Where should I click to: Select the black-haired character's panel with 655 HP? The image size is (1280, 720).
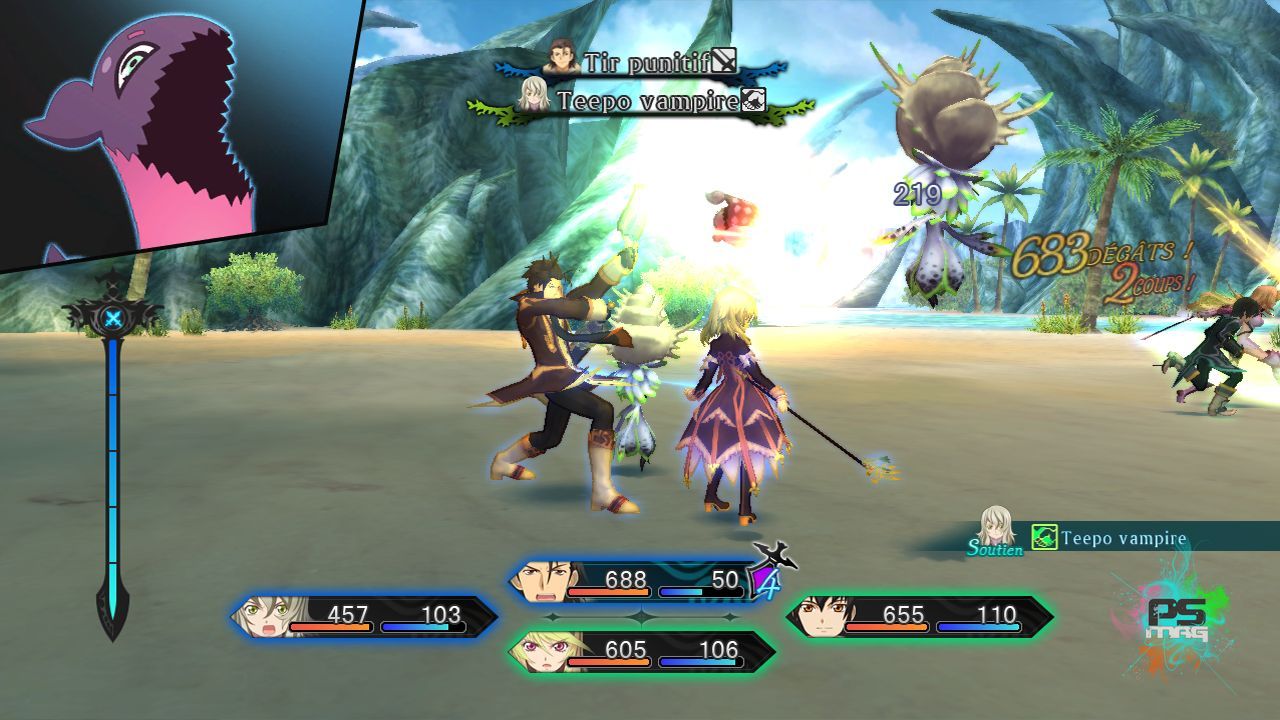click(919, 616)
